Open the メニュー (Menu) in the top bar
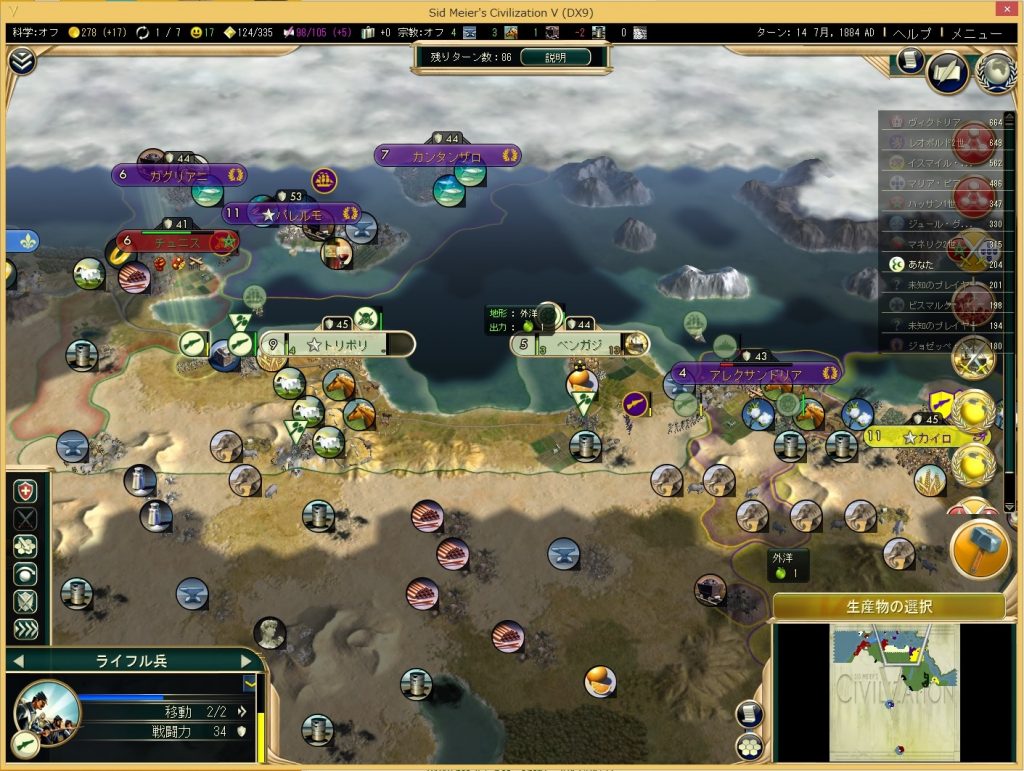Image resolution: width=1024 pixels, height=771 pixels. pos(976,33)
